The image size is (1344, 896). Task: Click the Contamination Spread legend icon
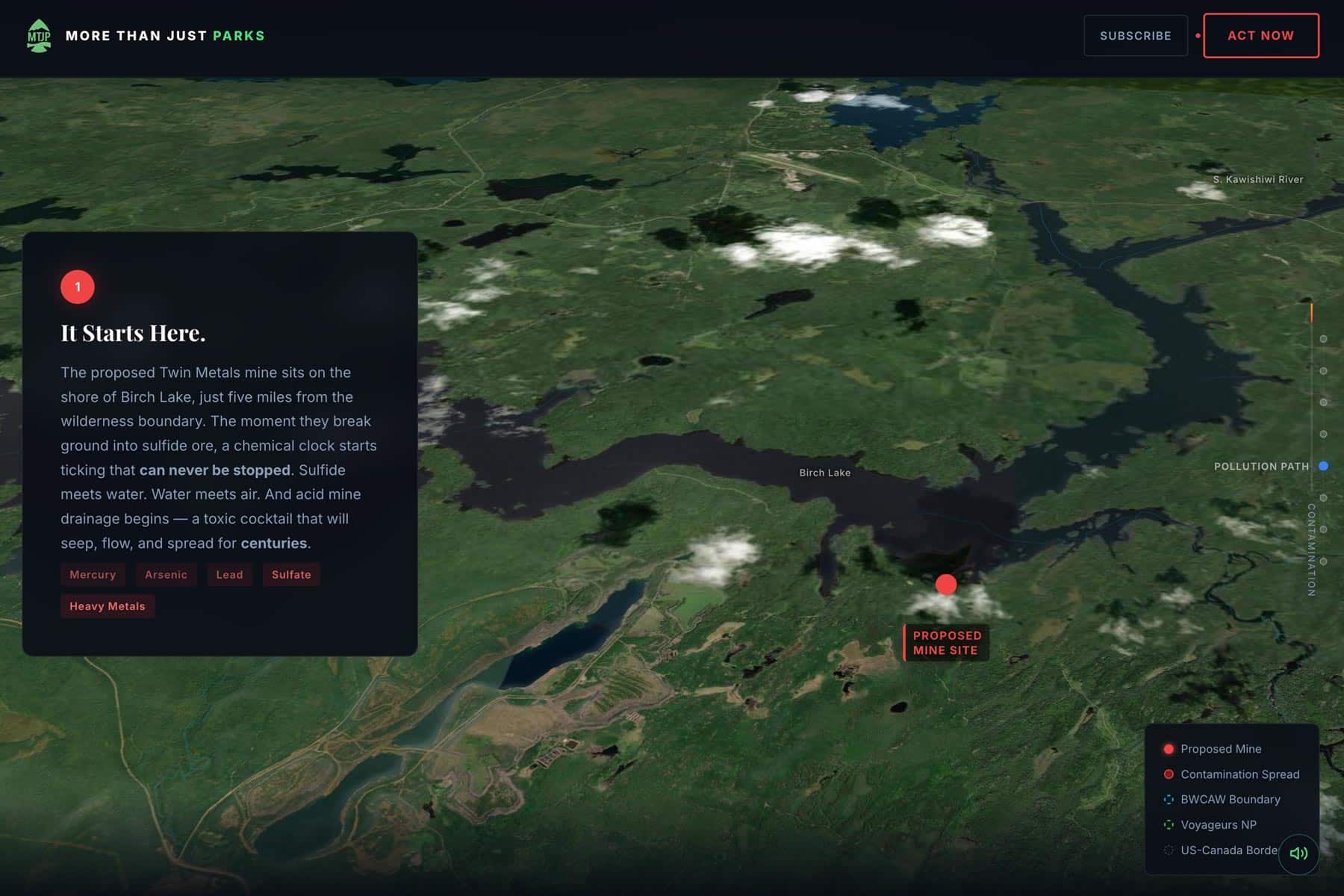[x=1169, y=774]
